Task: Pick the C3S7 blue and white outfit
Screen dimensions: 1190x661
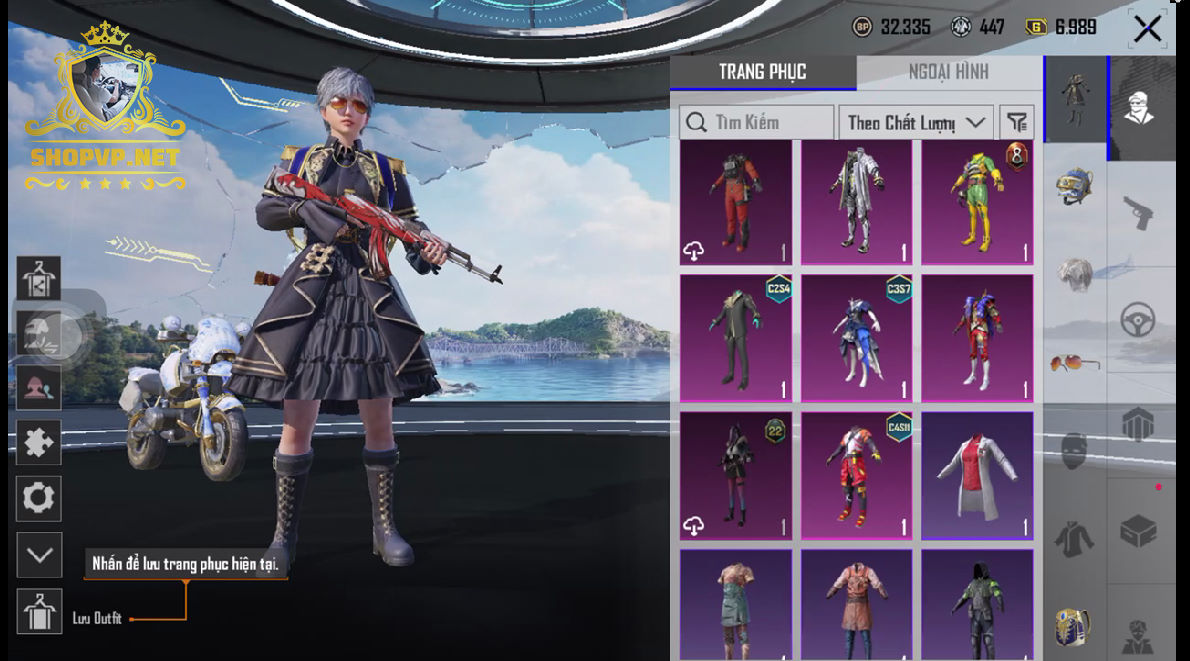Action: [x=857, y=338]
